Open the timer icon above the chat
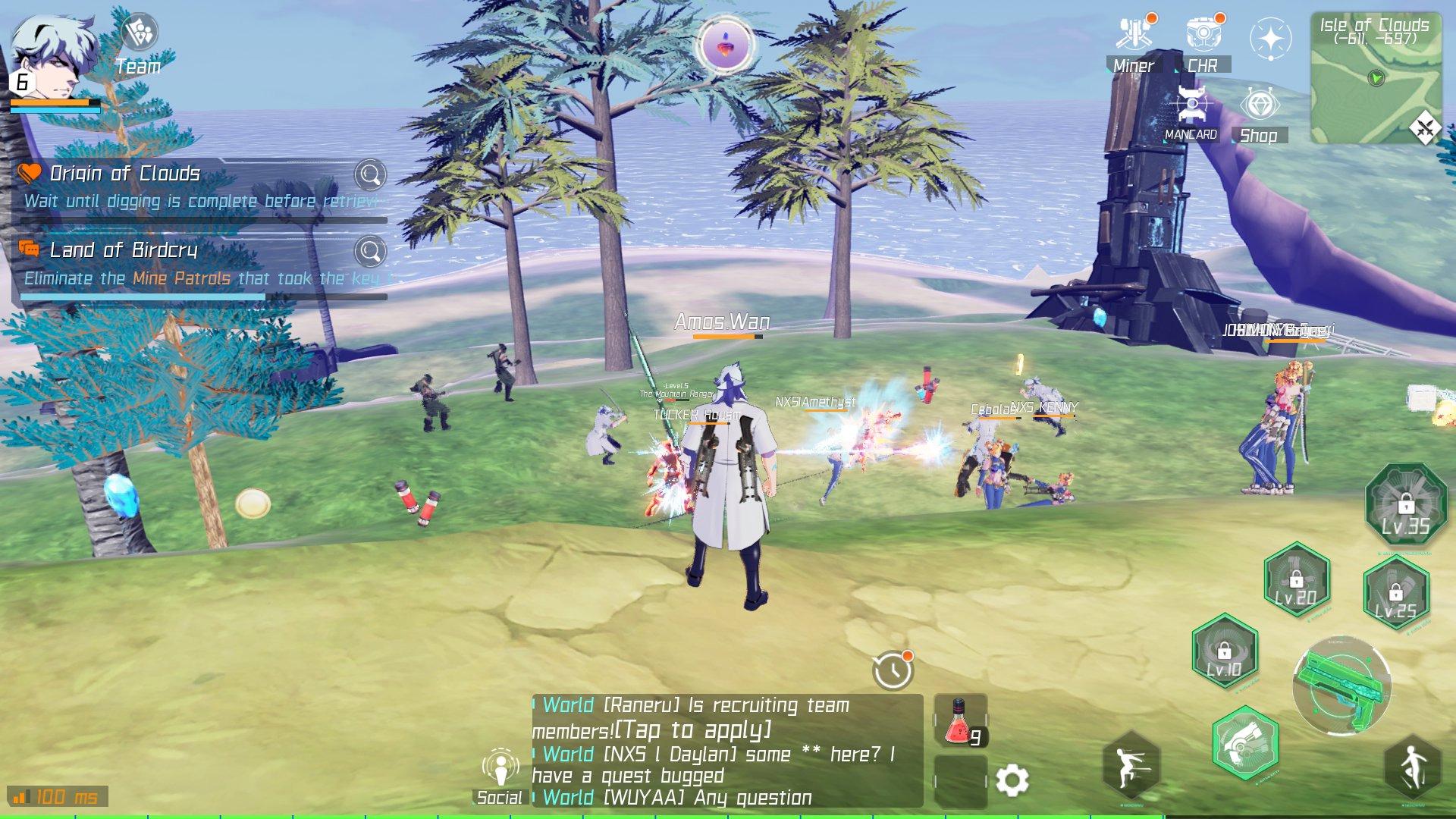The image size is (1456, 819). [x=895, y=672]
